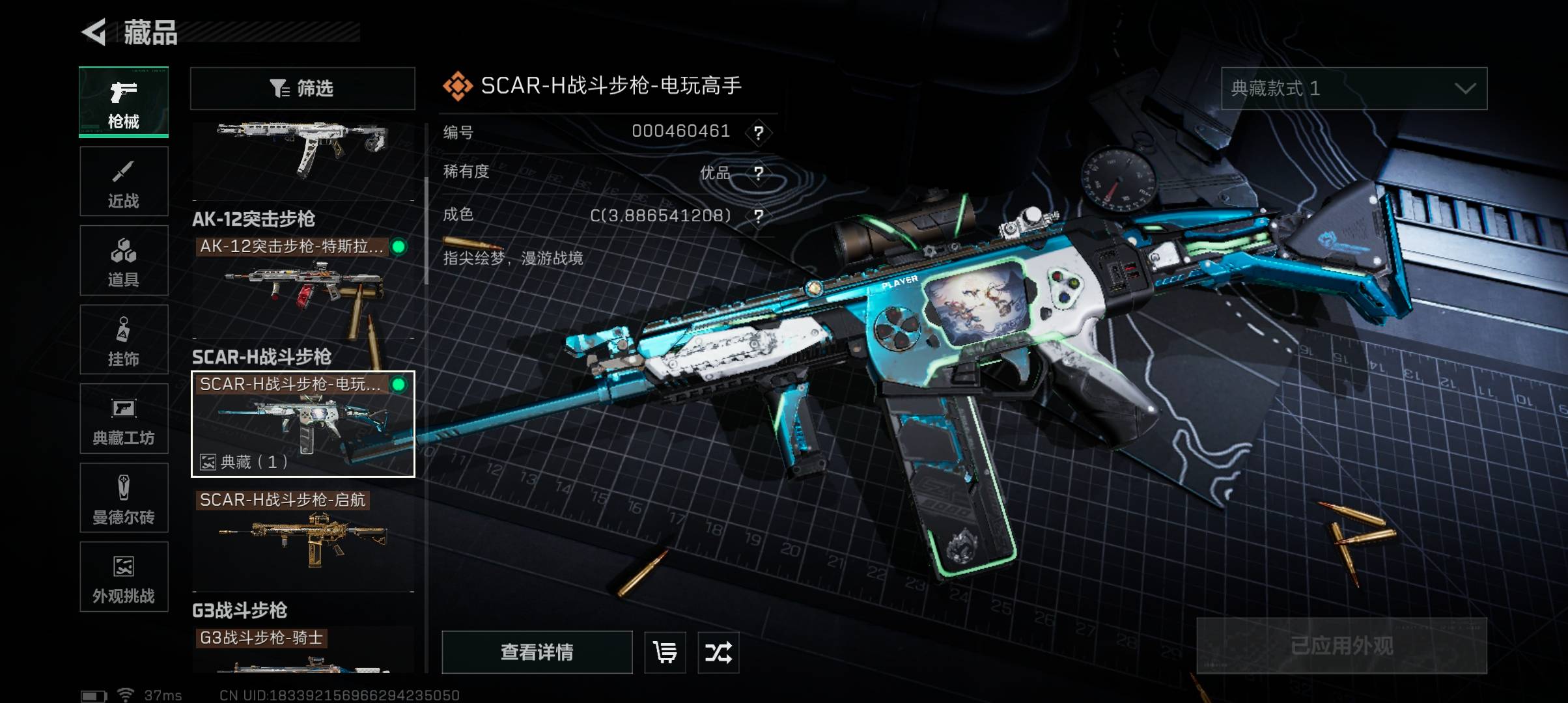Image resolution: width=1568 pixels, height=703 pixels.
Task: Switch to the 枪械 firearms tab
Action: (x=124, y=102)
